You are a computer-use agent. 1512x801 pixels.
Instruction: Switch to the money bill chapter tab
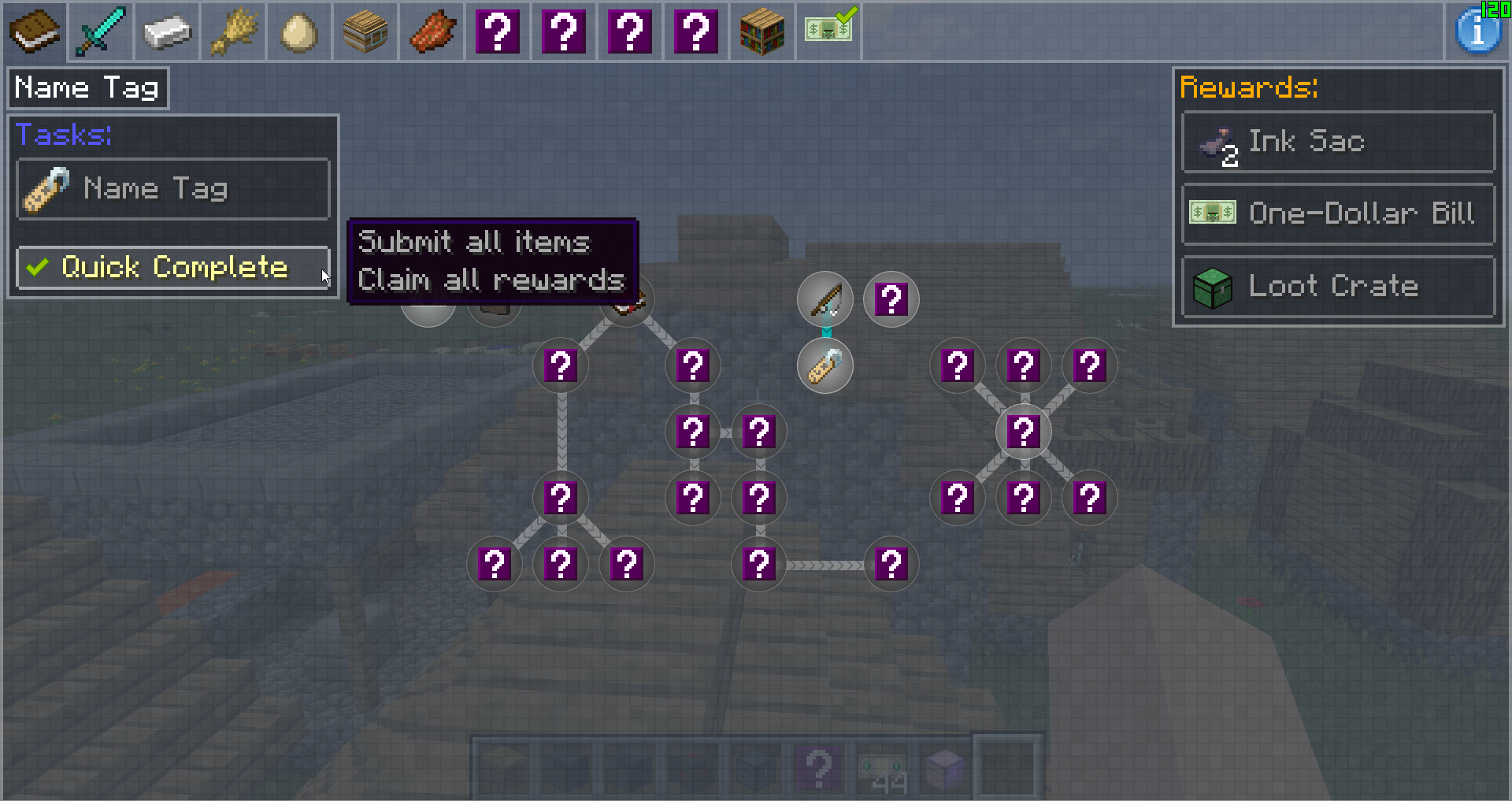[x=829, y=30]
